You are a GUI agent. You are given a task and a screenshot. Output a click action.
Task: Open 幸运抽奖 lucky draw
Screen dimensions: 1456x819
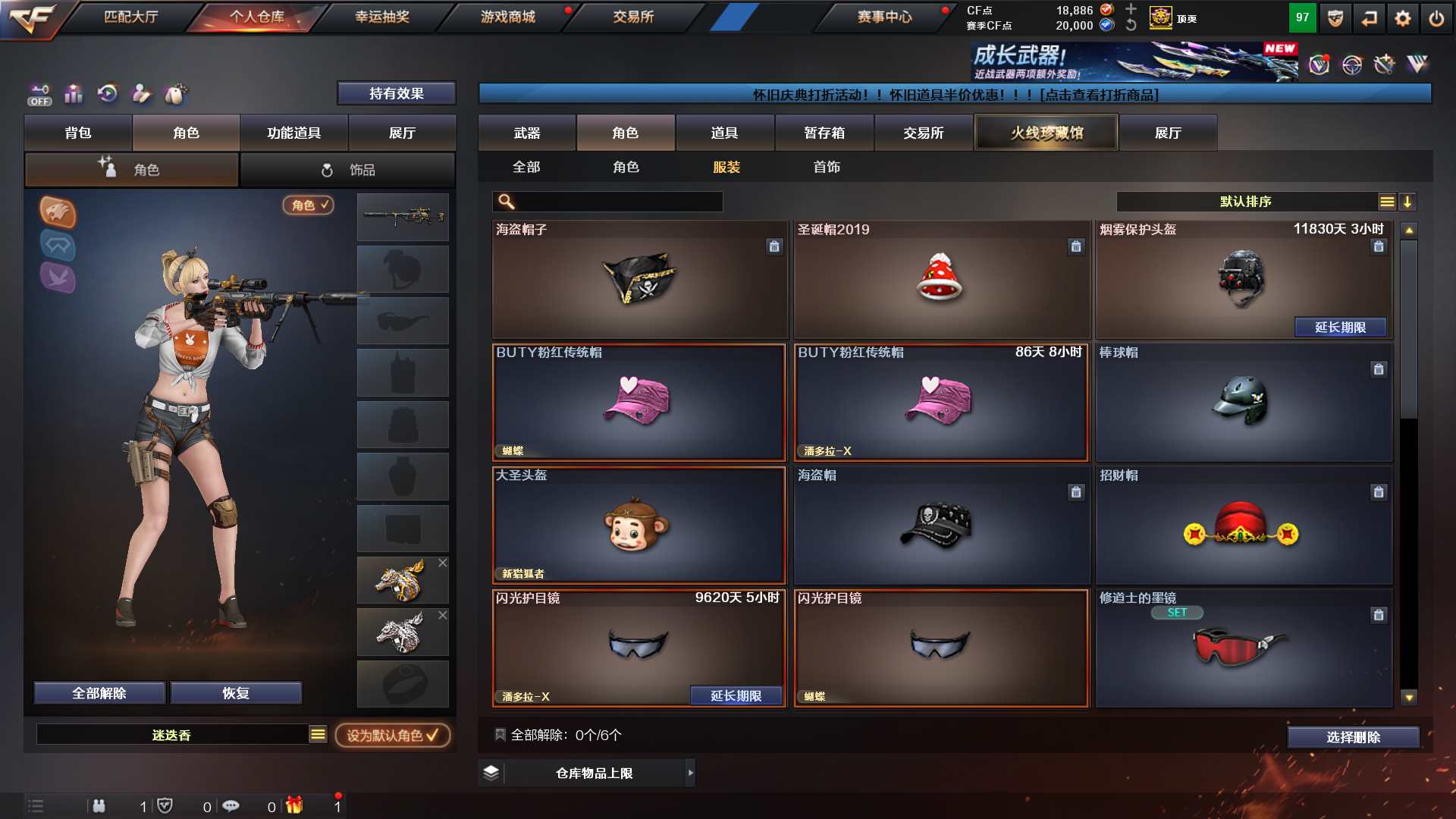click(381, 17)
